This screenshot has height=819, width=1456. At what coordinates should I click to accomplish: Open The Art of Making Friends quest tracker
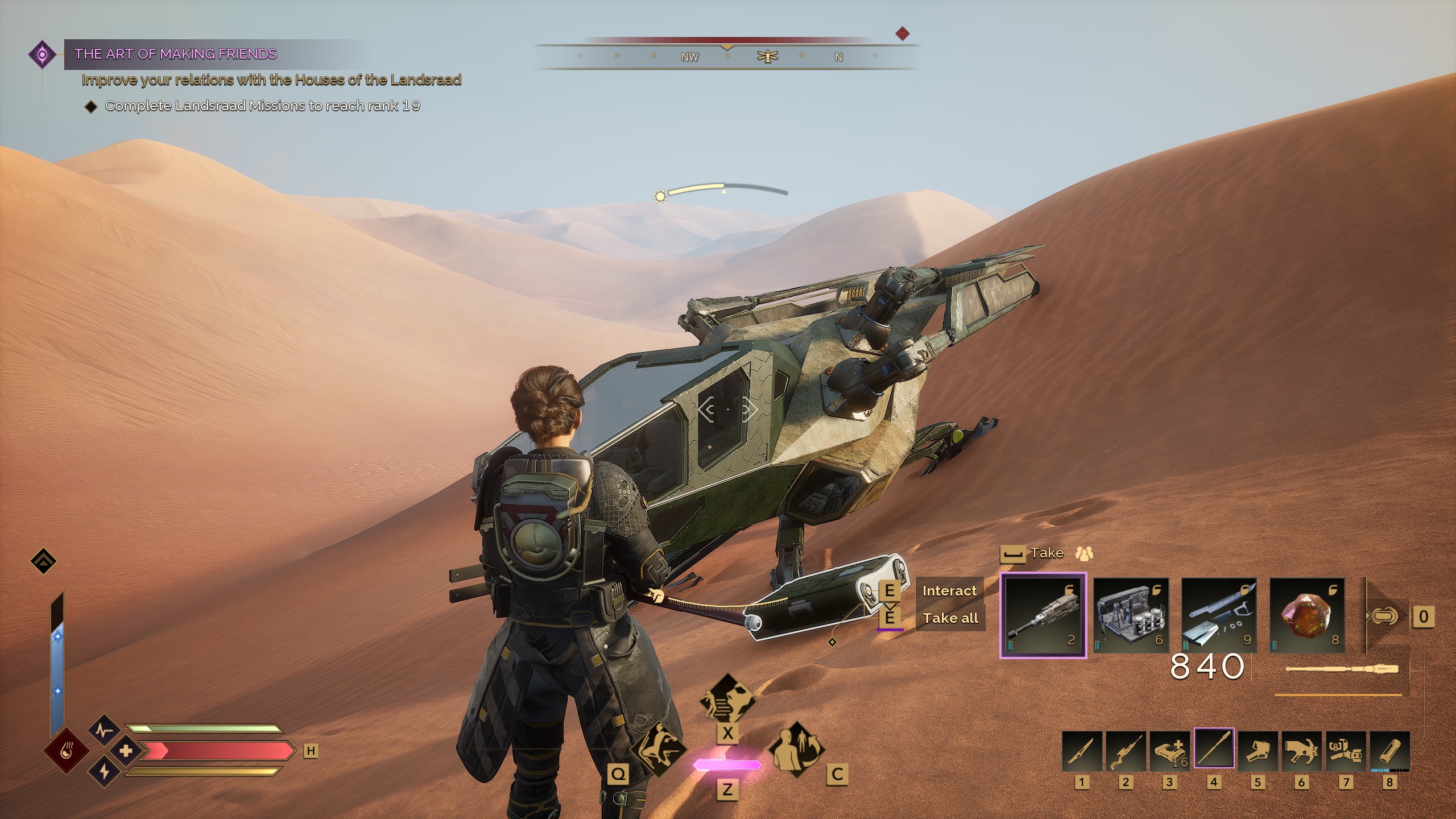coord(175,54)
